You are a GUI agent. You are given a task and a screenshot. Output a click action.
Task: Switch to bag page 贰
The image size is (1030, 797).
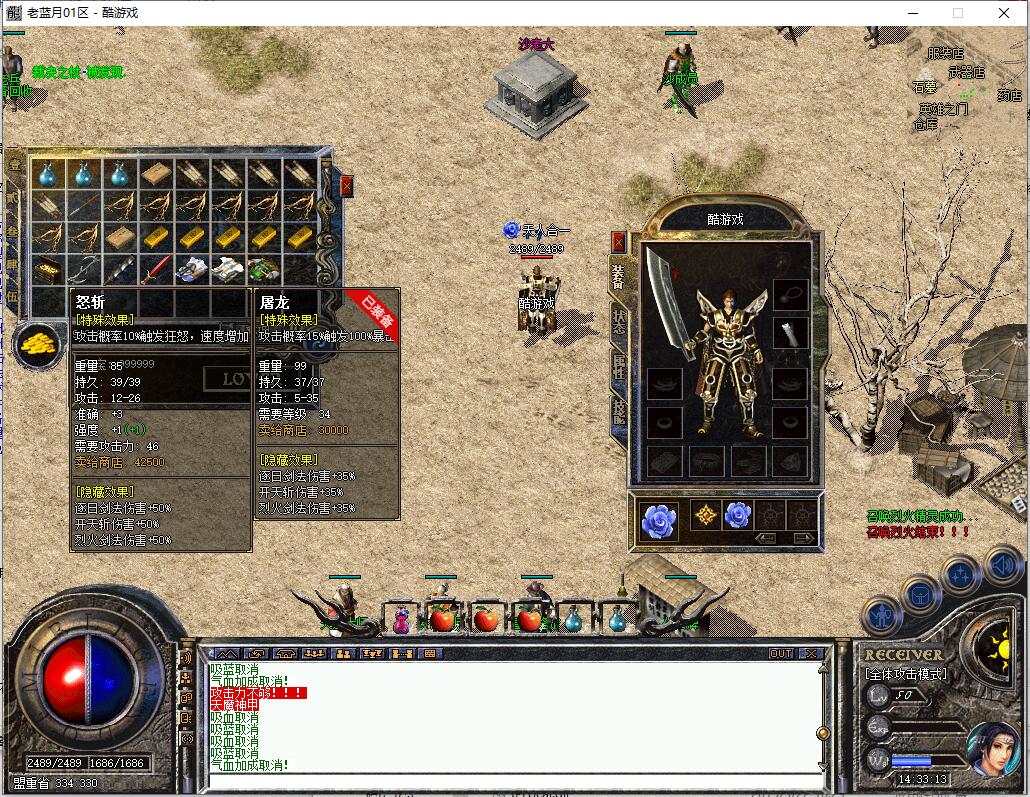14,198
